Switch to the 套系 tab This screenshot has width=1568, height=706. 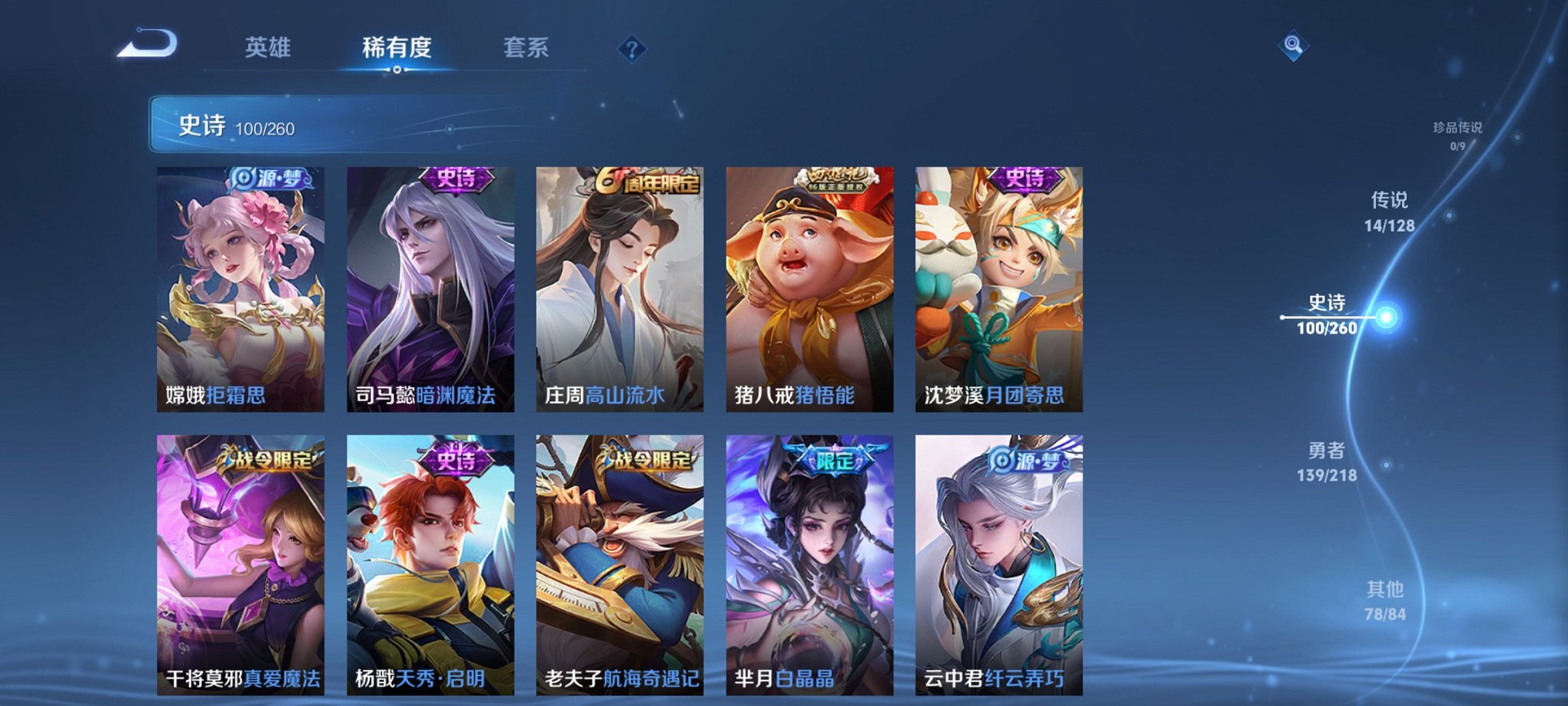(x=527, y=48)
